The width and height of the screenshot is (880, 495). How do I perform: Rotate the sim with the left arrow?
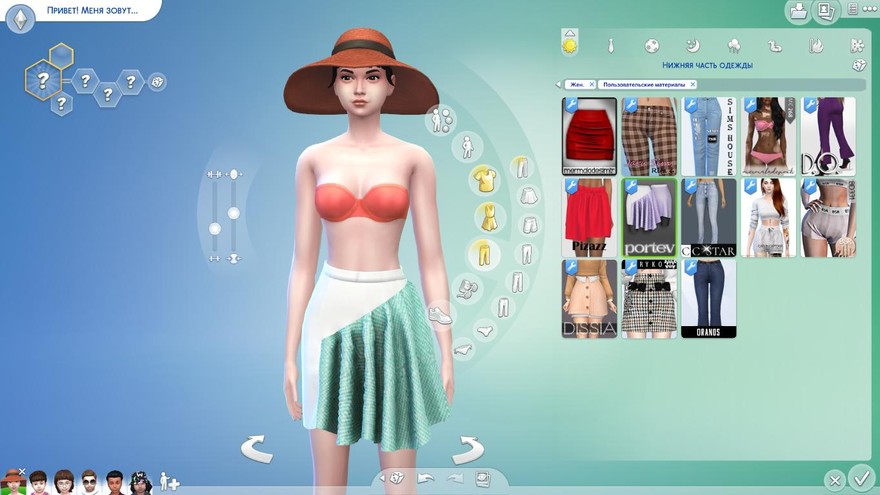point(257,449)
